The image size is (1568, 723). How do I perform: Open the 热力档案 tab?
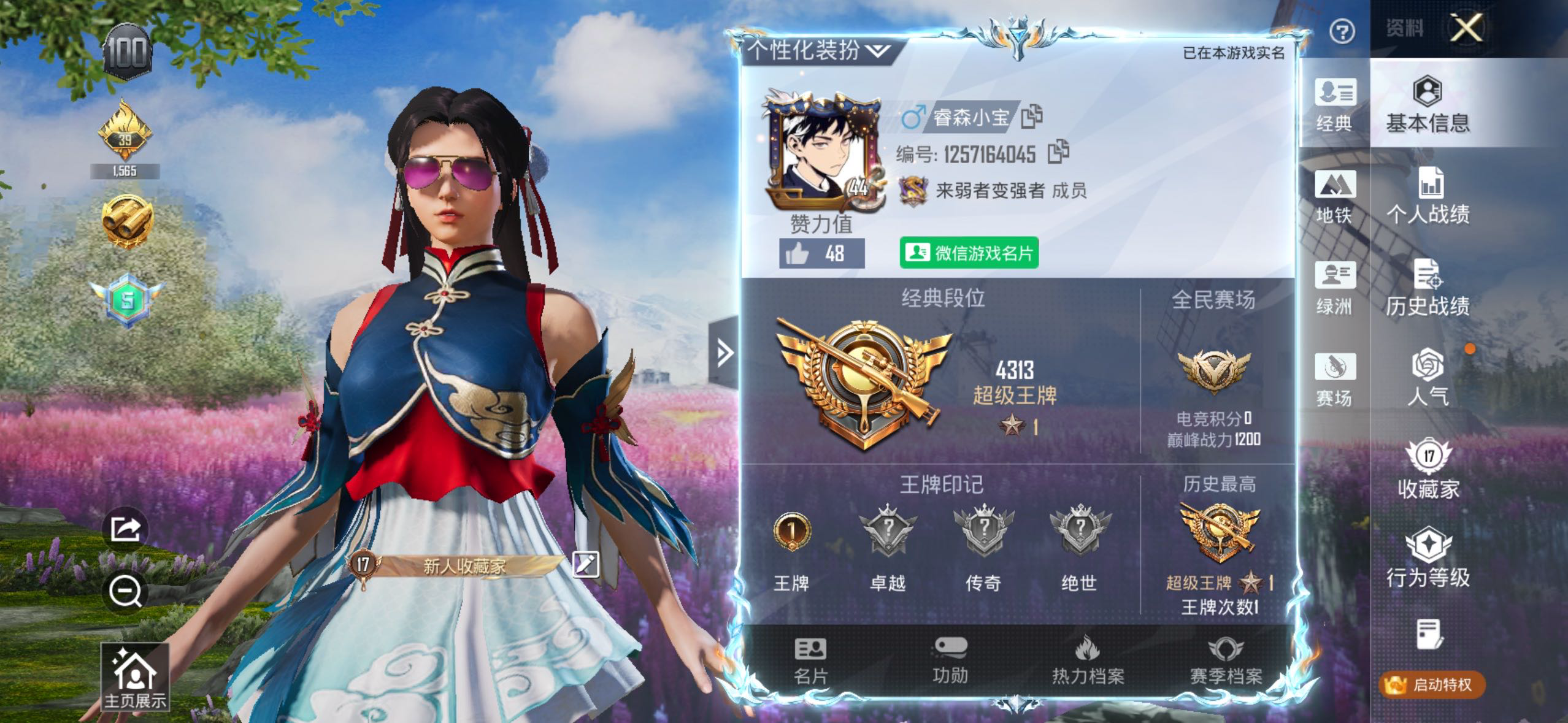pyautogui.click(x=1088, y=660)
